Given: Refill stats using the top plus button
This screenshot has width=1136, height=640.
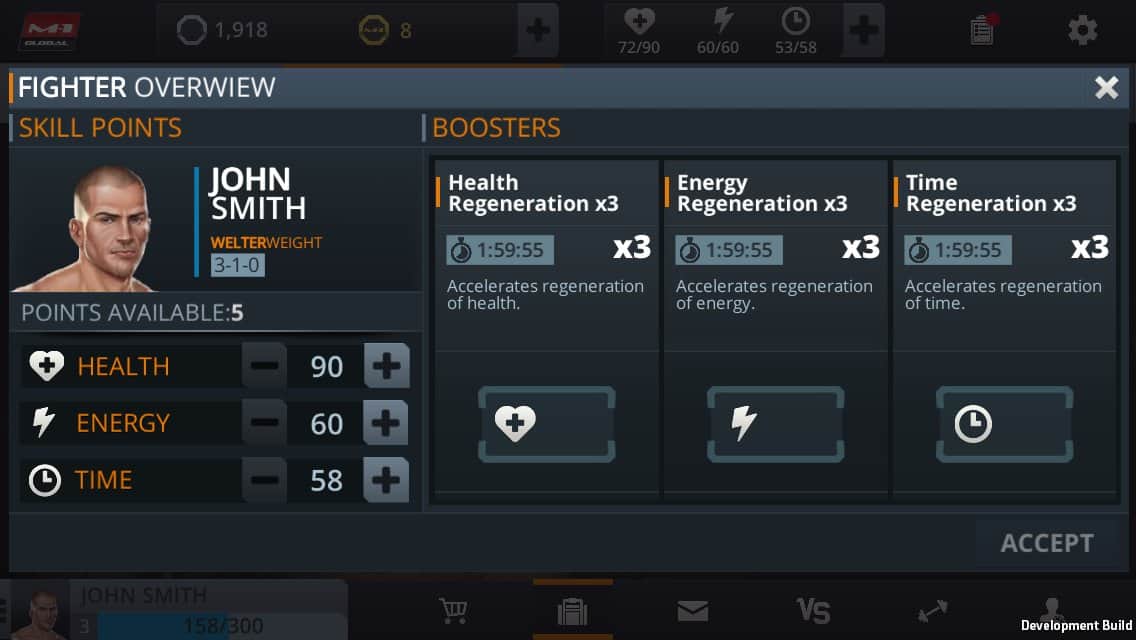Looking at the screenshot, I should click(863, 30).
